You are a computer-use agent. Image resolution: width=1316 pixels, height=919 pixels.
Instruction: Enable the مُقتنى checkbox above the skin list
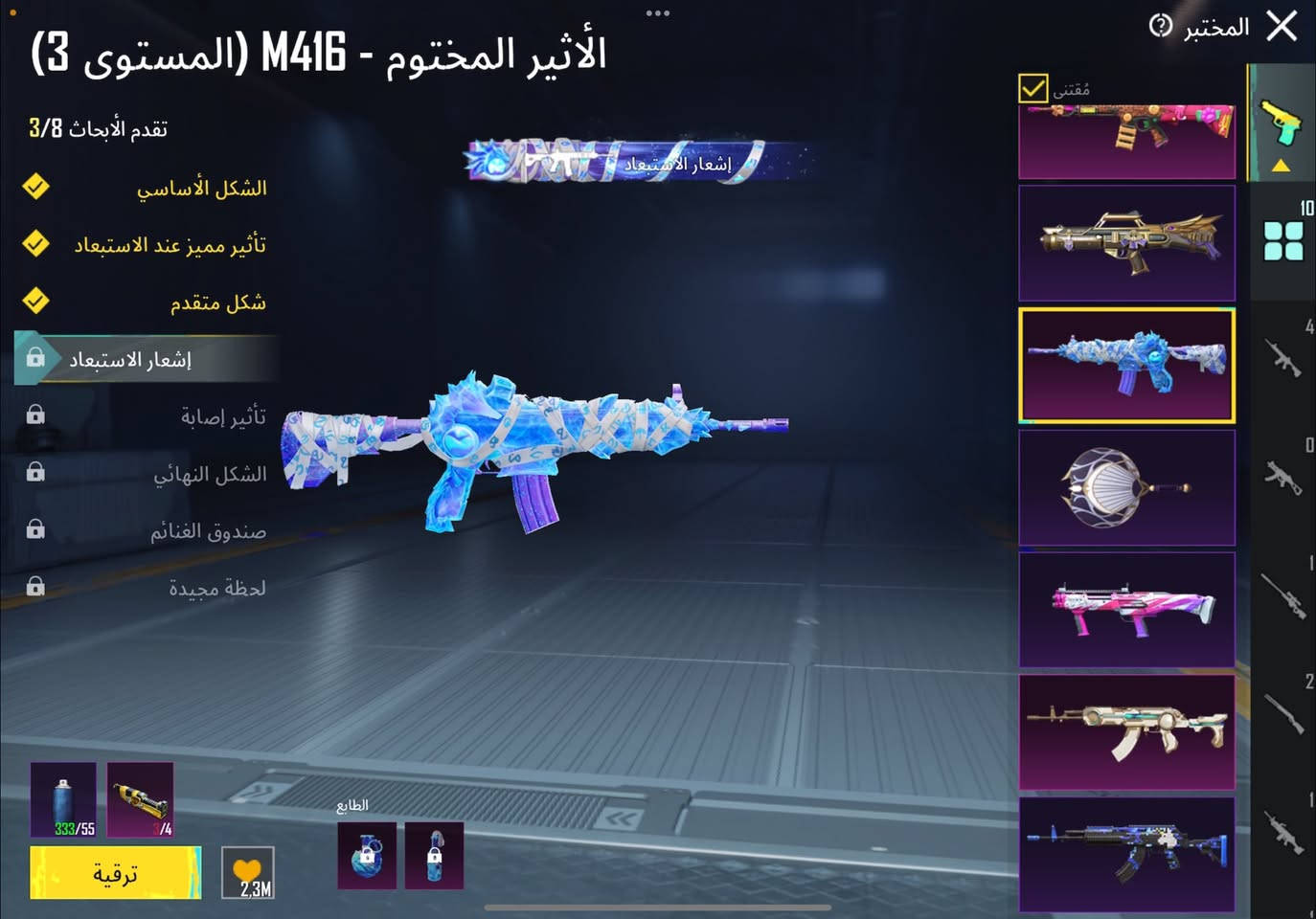(x=1032, y=89)
